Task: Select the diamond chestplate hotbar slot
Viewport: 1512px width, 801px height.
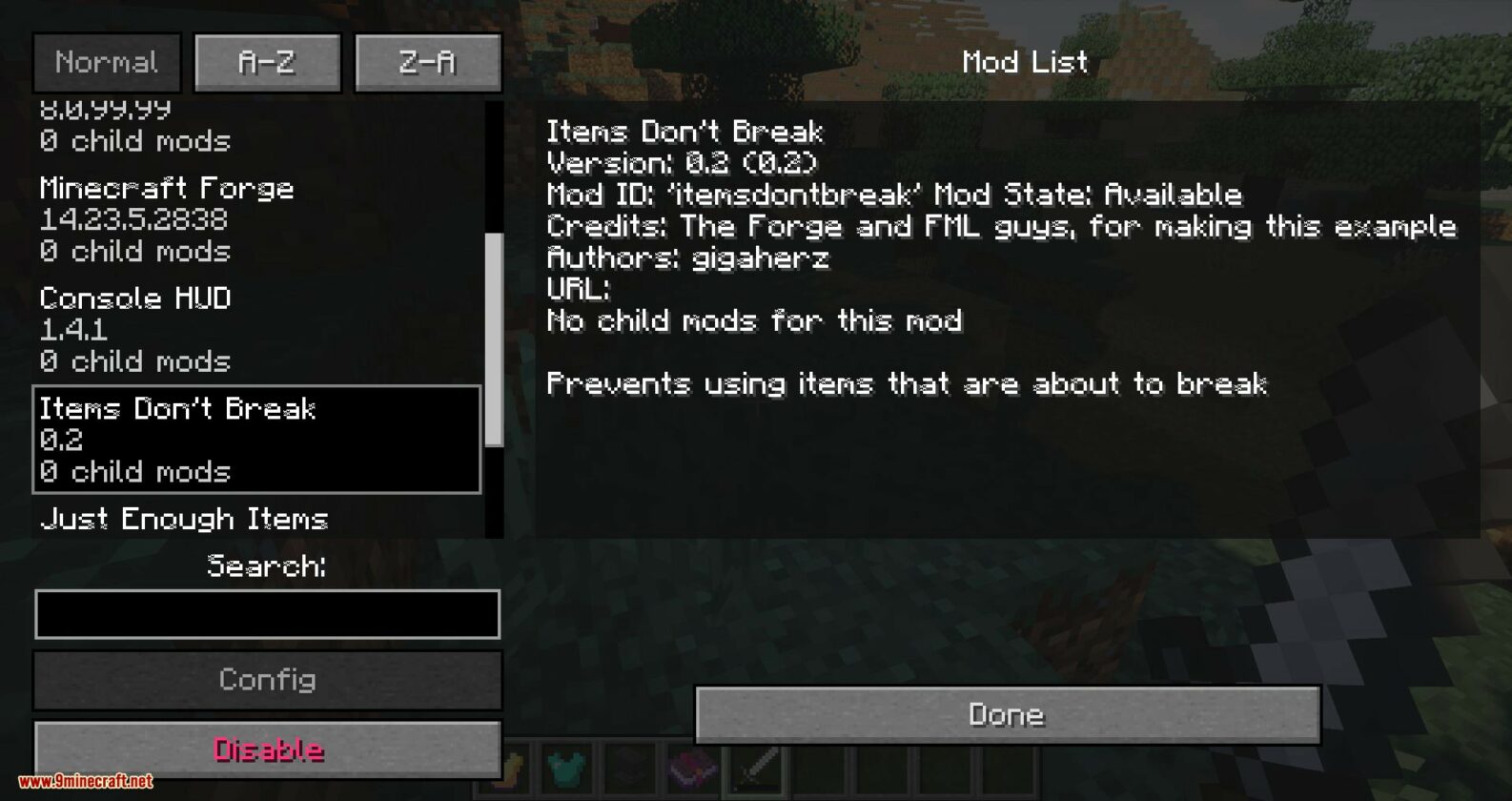Action: tap(567, 770)
